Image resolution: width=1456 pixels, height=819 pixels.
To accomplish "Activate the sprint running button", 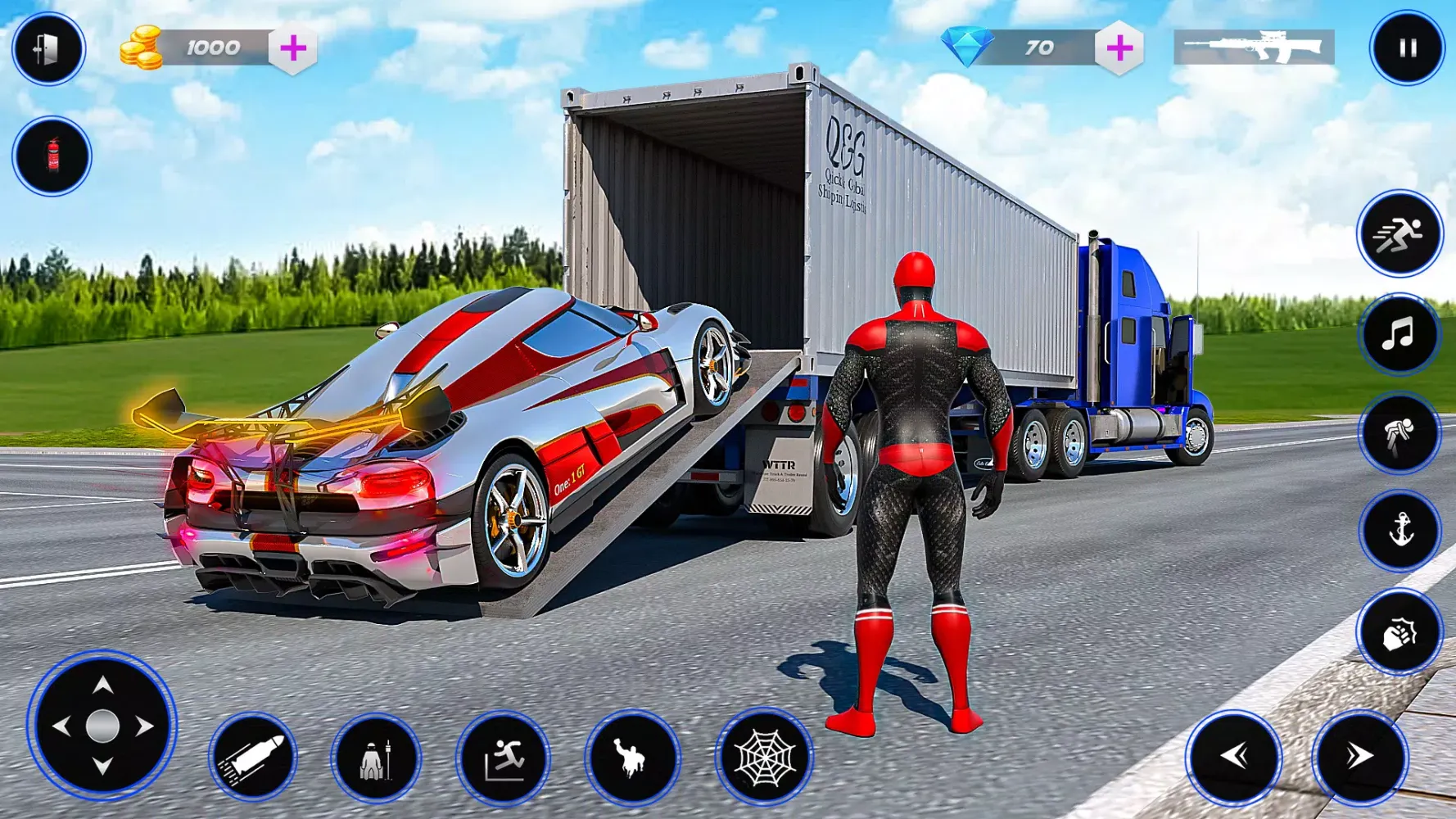I will point(1399,235).
